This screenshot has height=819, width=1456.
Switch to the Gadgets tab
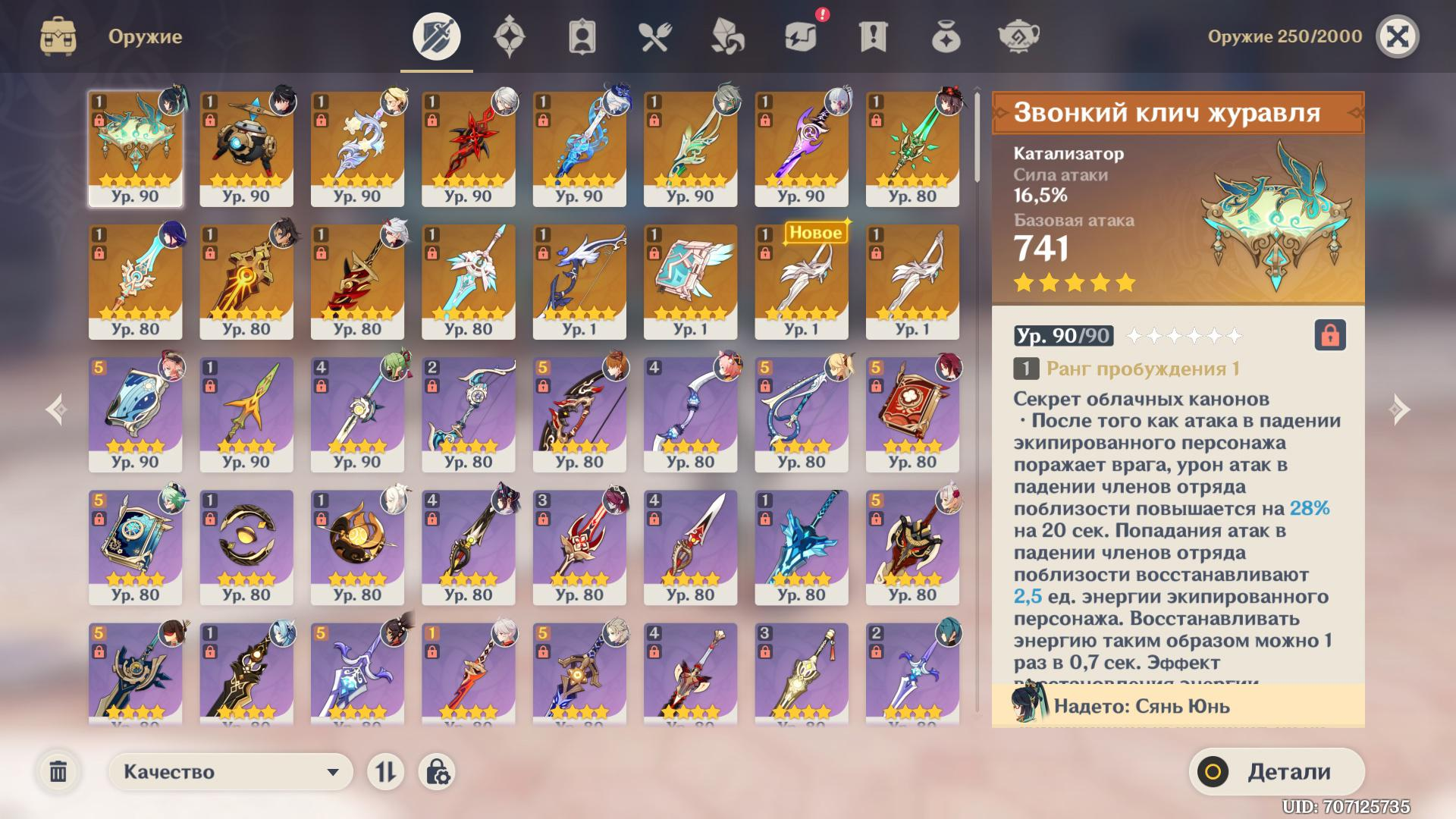click(x=800, y=36)
